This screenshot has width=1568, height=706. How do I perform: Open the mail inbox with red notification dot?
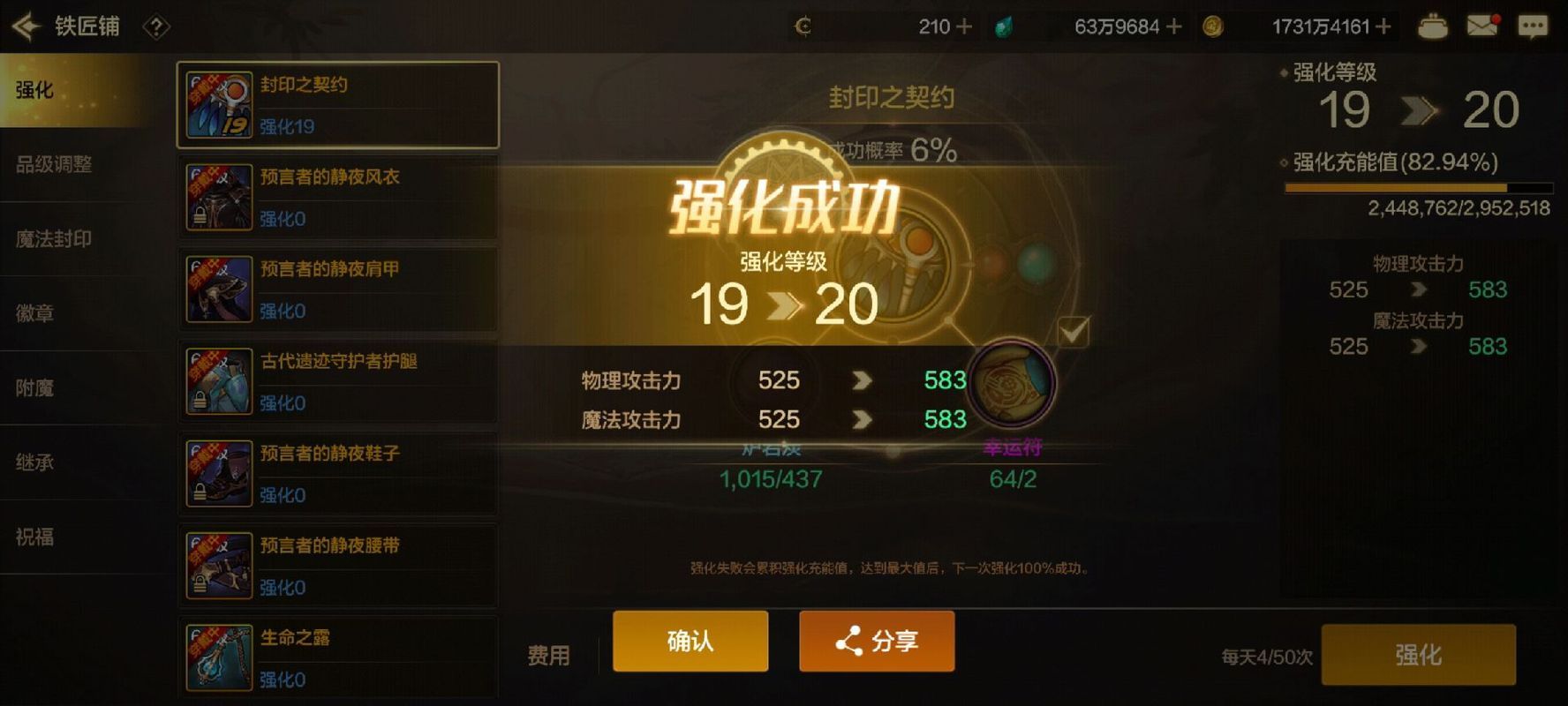(1482, 26)
